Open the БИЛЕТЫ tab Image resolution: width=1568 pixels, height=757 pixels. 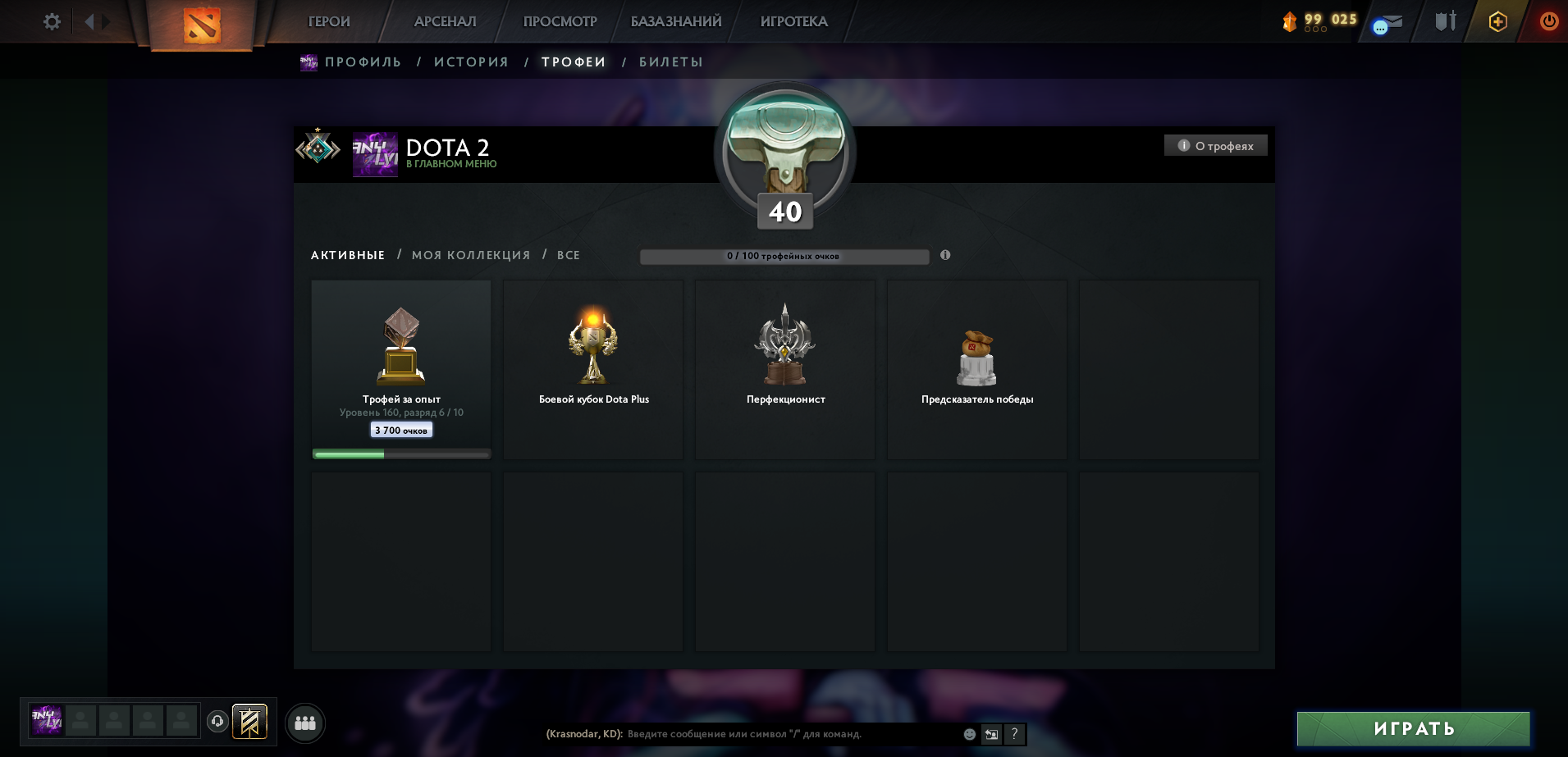tap(671, 62)
